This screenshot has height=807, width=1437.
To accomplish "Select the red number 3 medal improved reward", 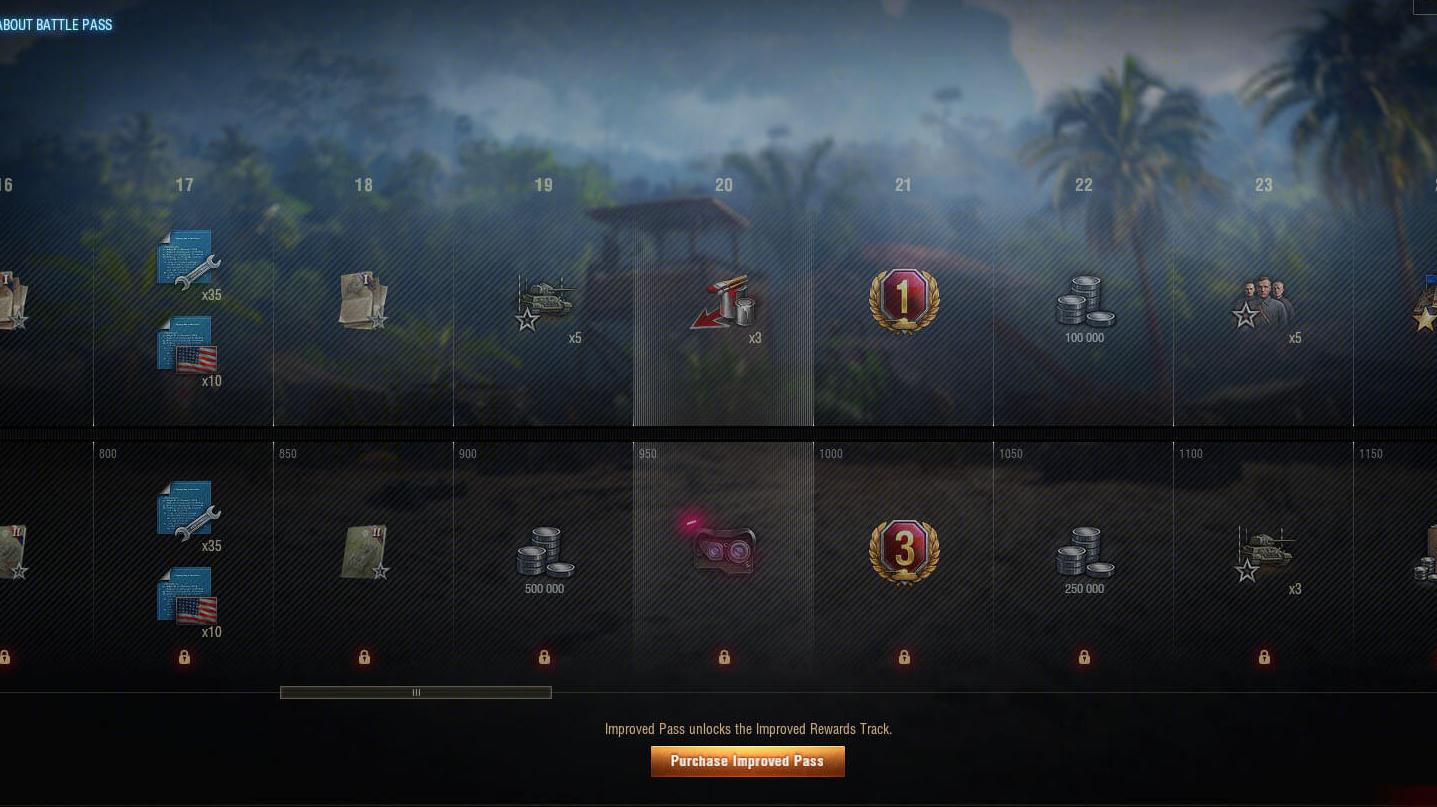I will (x=903, y=551).
